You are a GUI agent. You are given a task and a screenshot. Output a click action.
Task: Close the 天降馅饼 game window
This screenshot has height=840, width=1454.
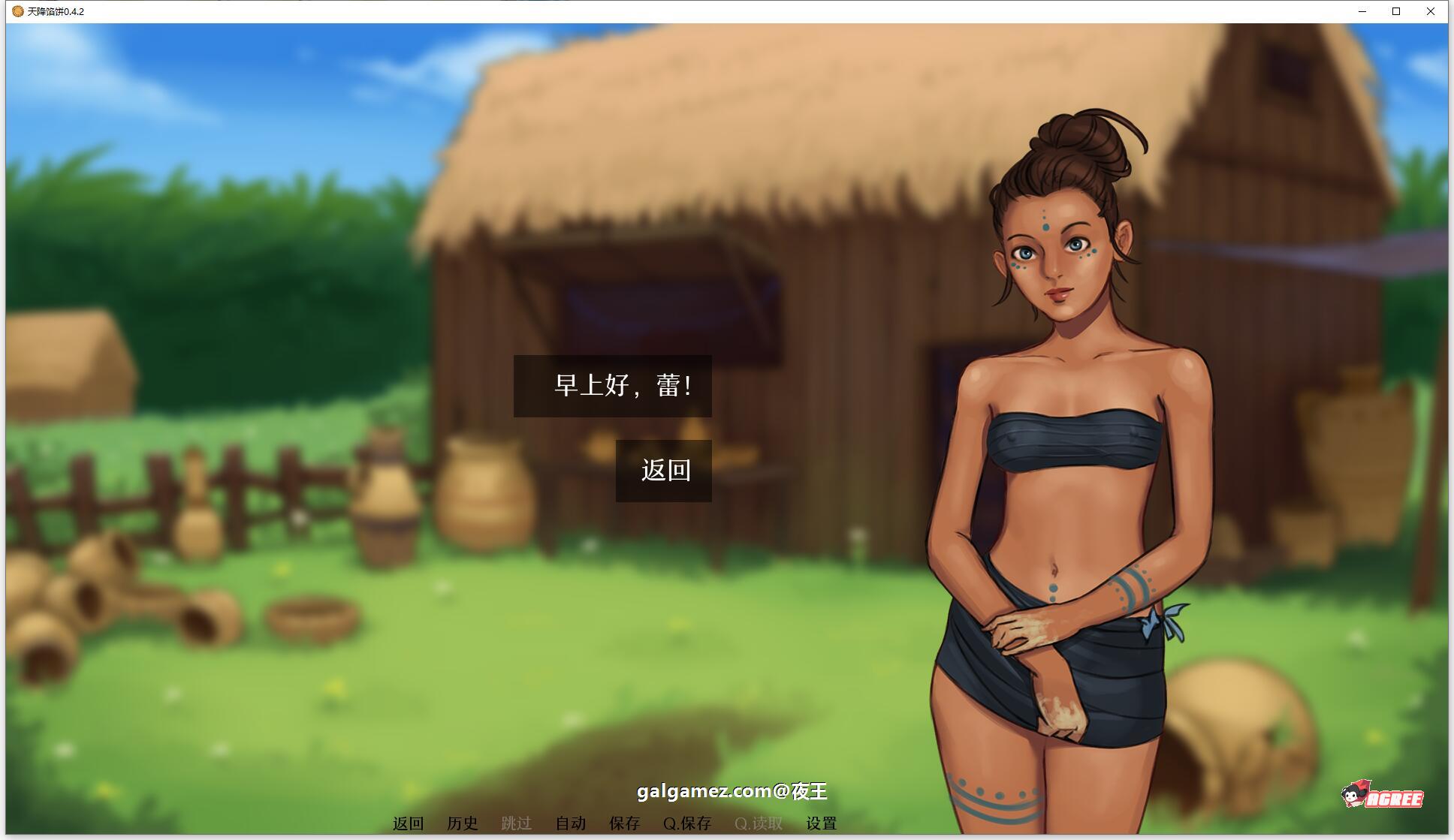[x=1431, y=11]
